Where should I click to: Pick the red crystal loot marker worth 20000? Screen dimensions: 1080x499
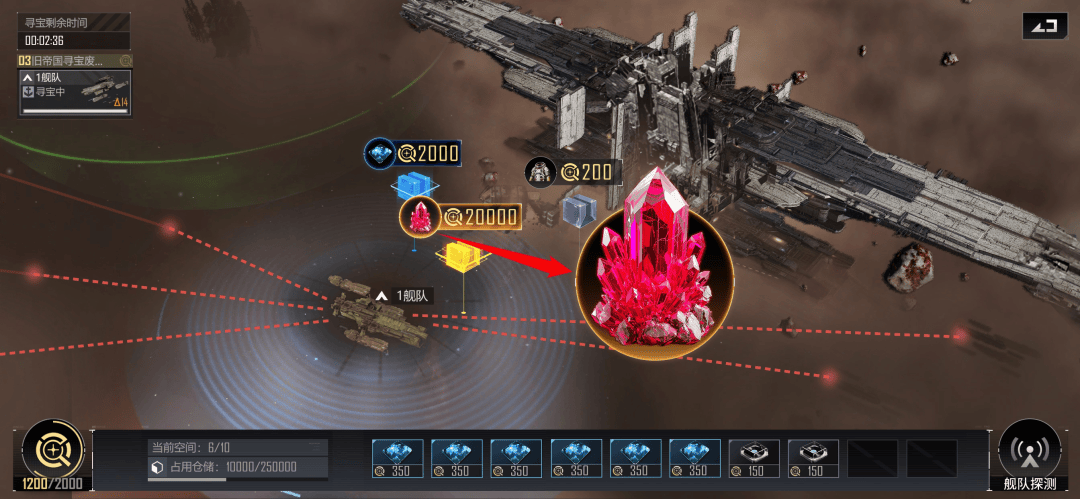coord(421,216)
